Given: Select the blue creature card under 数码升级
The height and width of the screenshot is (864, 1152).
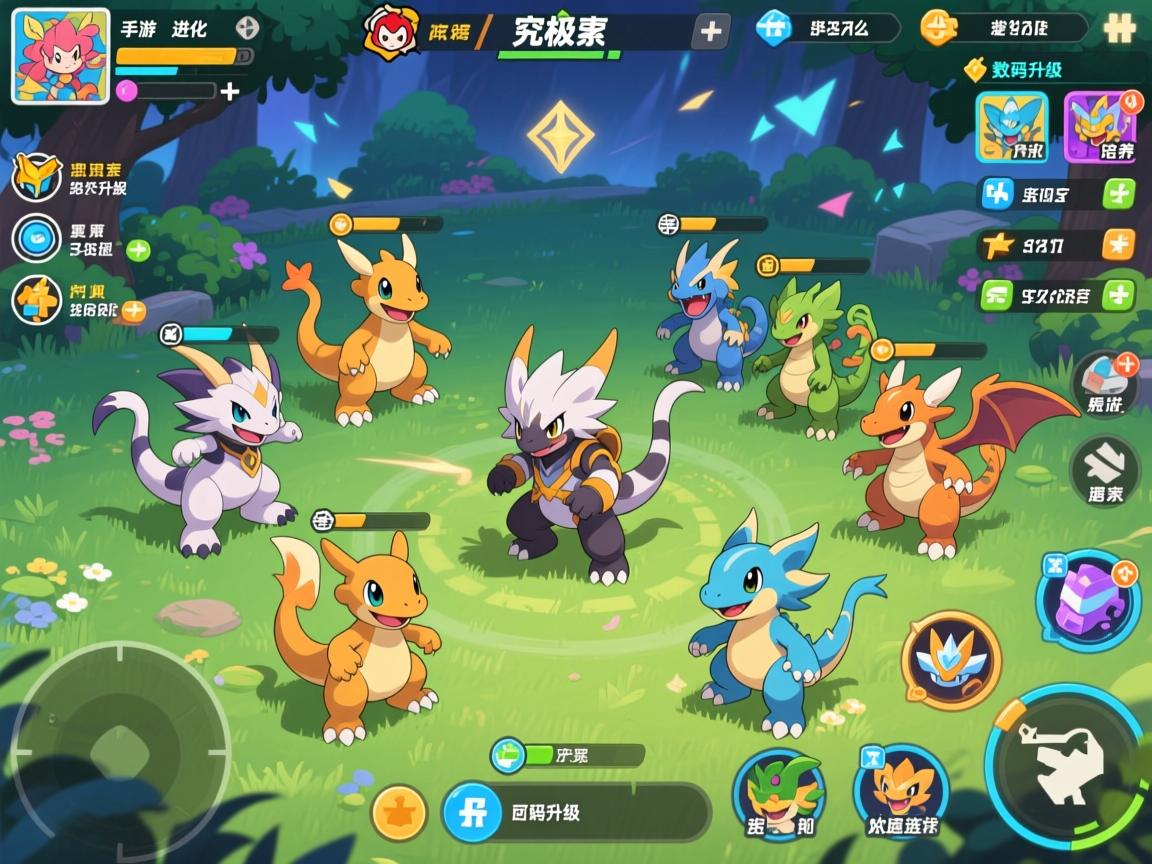Looking at the screenshot, I should pos(1012,127).
